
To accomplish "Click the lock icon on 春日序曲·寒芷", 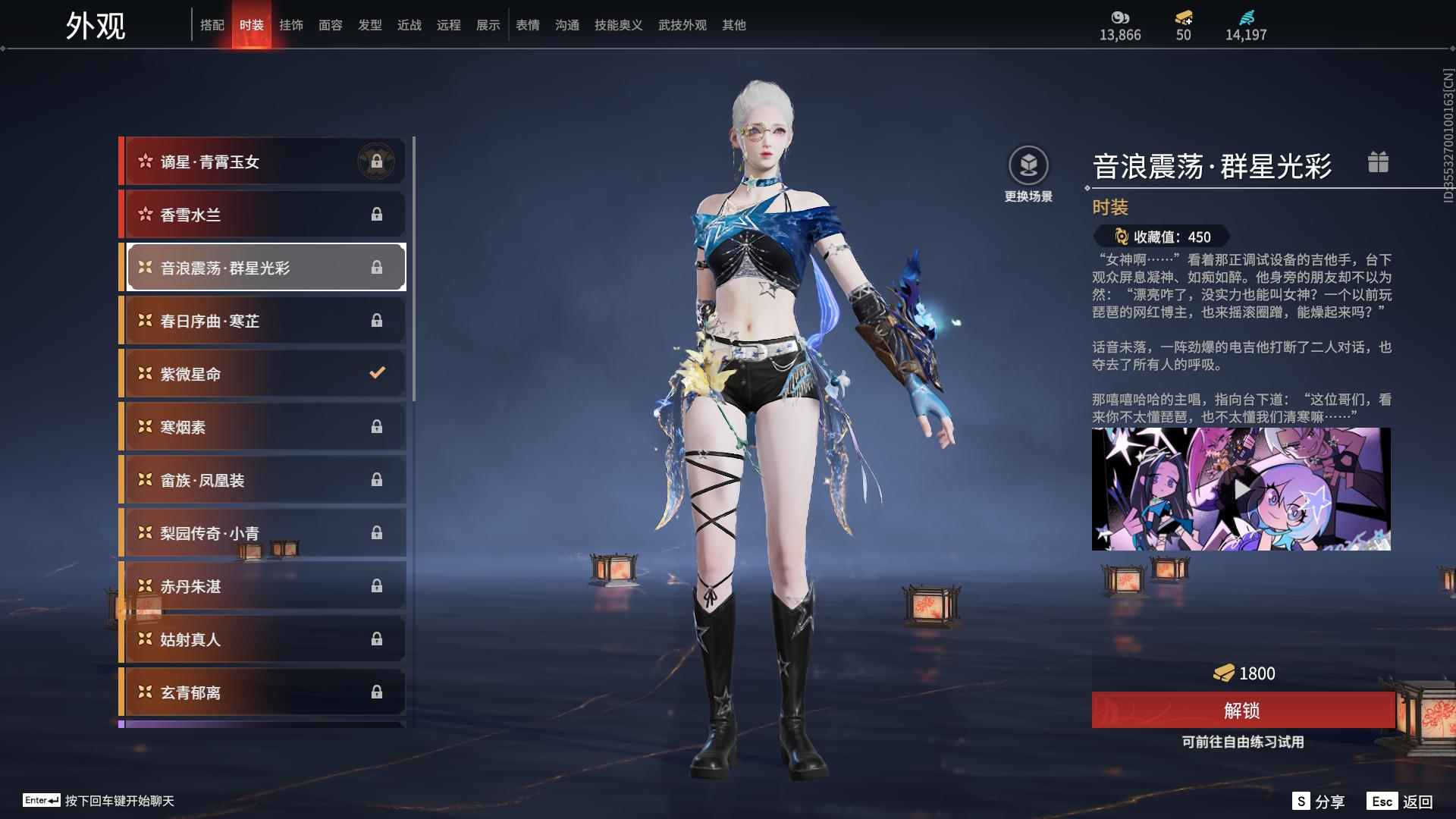I will [378, 320].
